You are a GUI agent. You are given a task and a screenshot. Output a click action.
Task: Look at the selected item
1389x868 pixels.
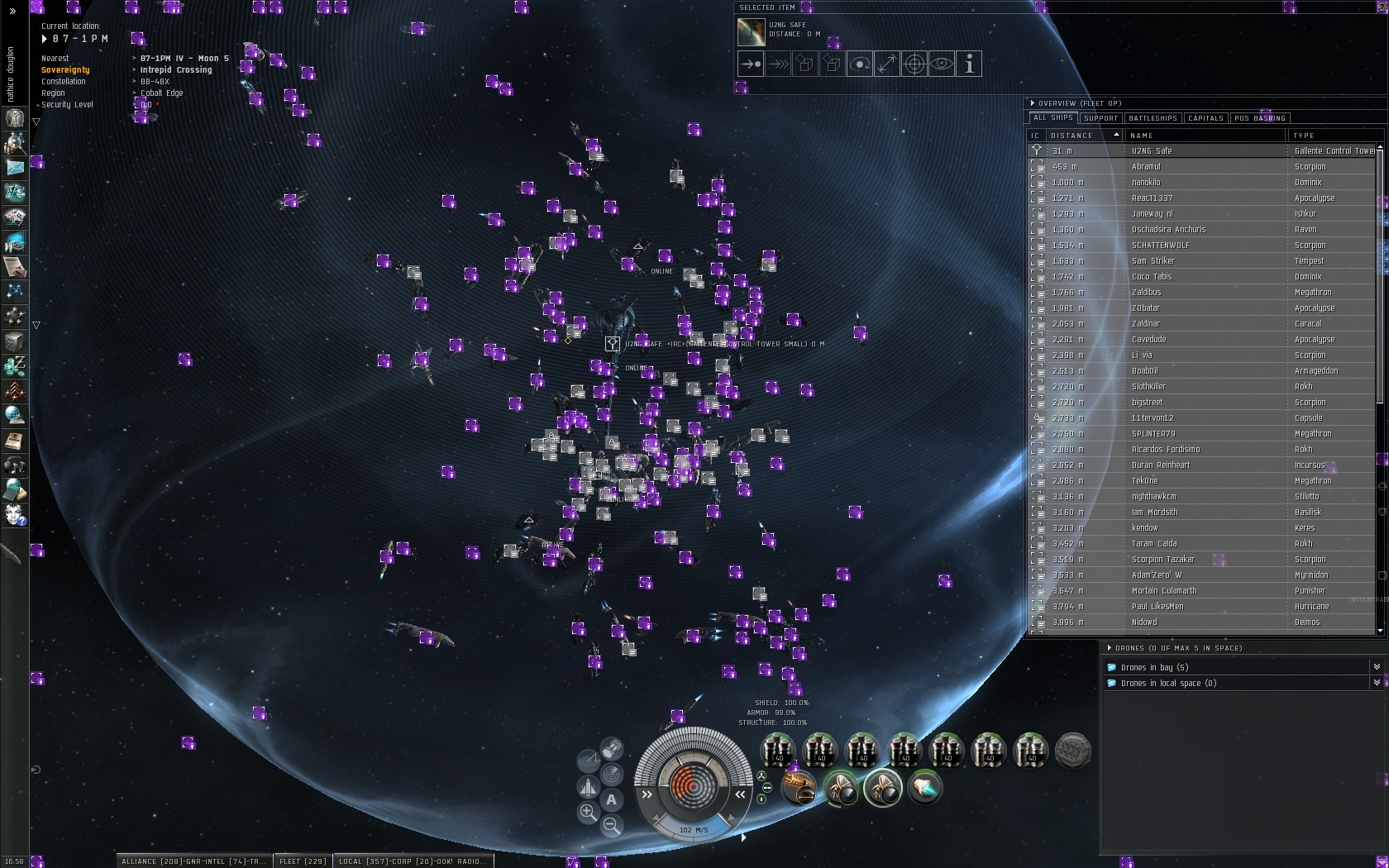(942, 64)
